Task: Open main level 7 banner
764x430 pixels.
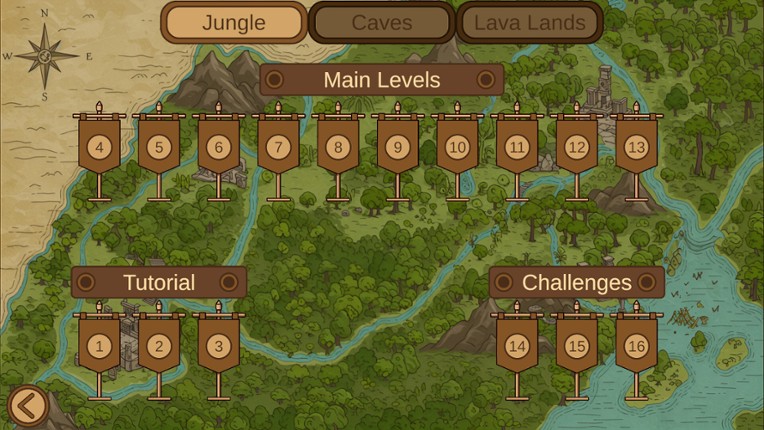Action: click(278, 147)
